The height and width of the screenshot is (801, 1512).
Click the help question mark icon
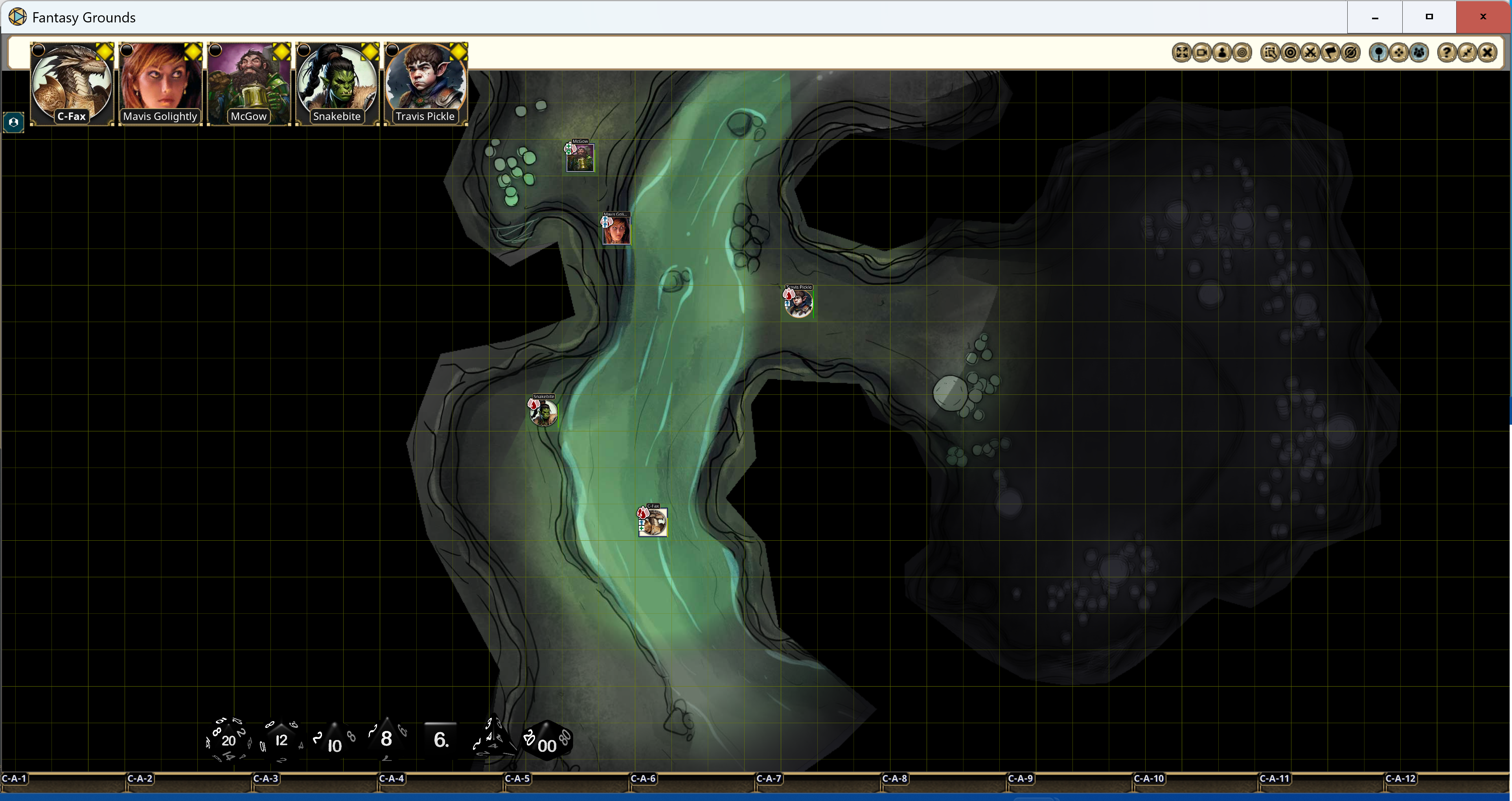point(1447,53)
